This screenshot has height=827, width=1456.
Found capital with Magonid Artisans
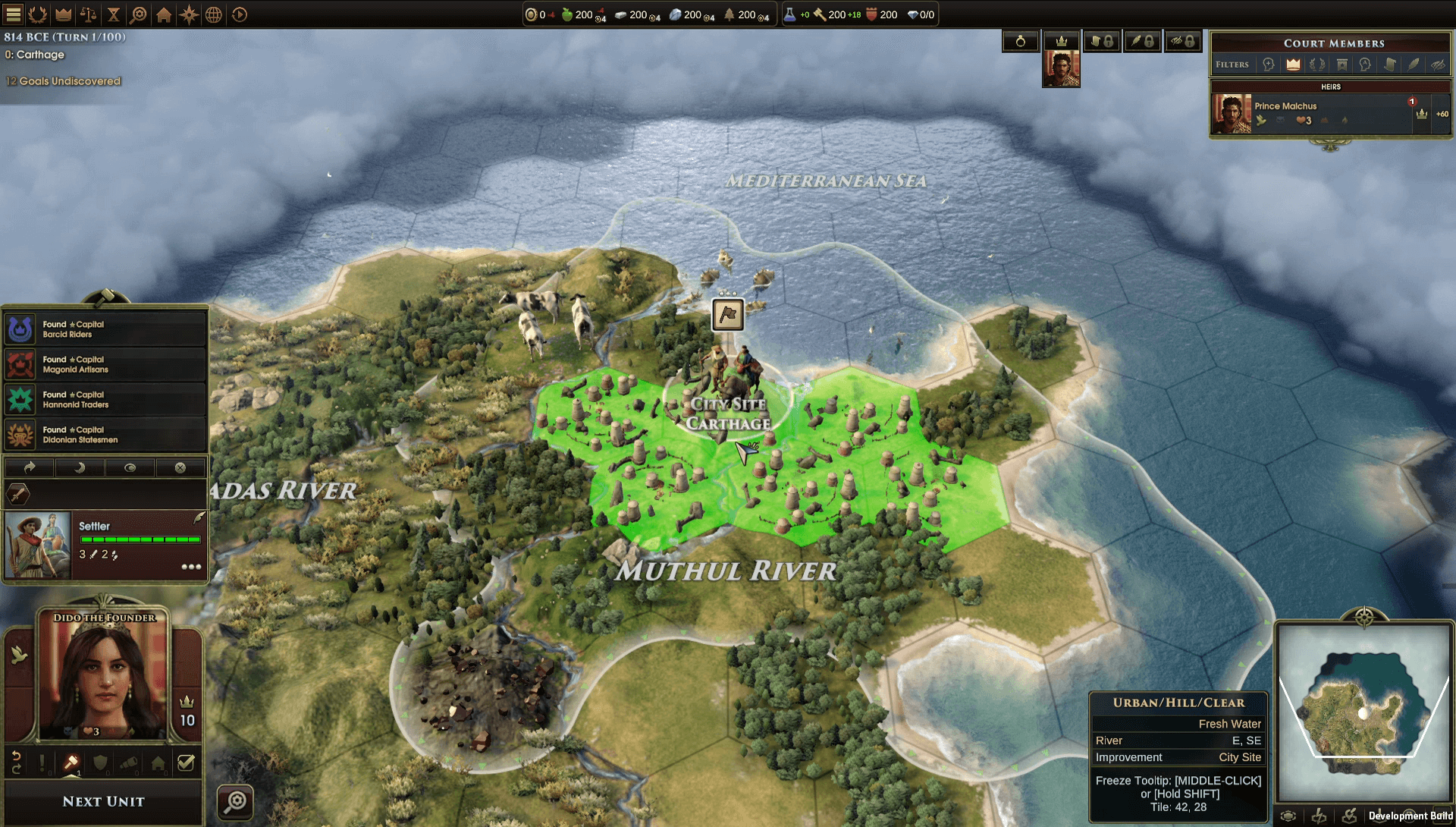pyautogui.click(x=105, y=364)
